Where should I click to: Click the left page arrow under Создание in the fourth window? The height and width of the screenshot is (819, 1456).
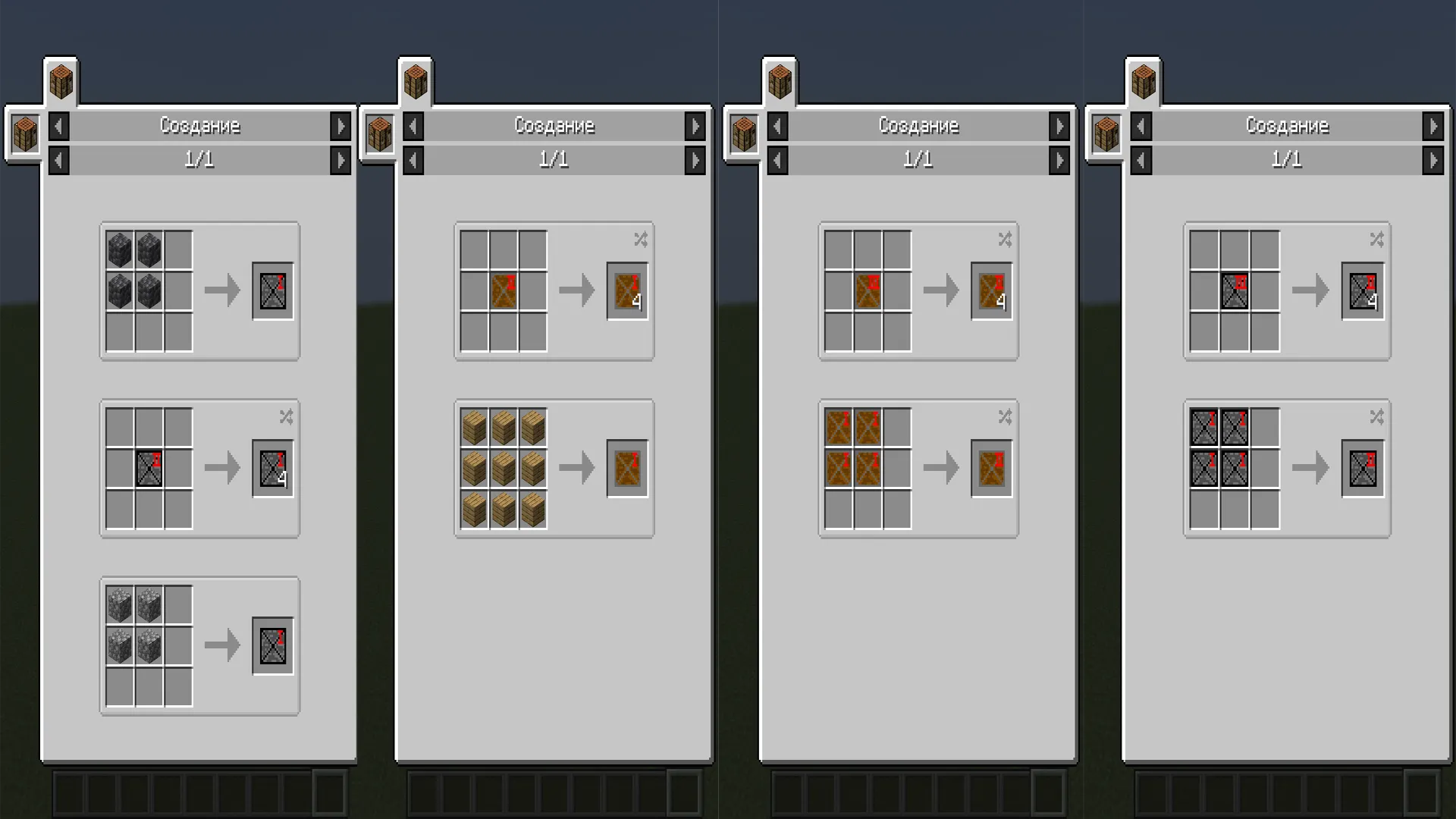[x=1142, y=160]
